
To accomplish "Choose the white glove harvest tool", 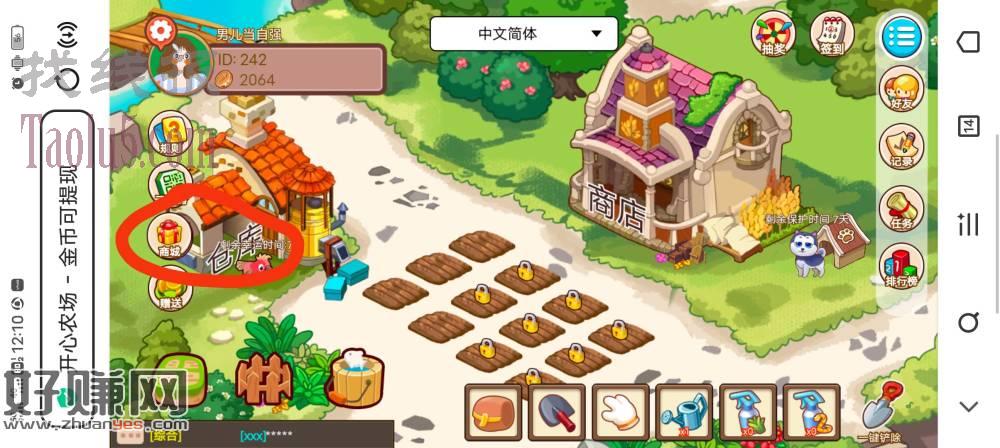I will pyautogui.click(x=622, y=412).
